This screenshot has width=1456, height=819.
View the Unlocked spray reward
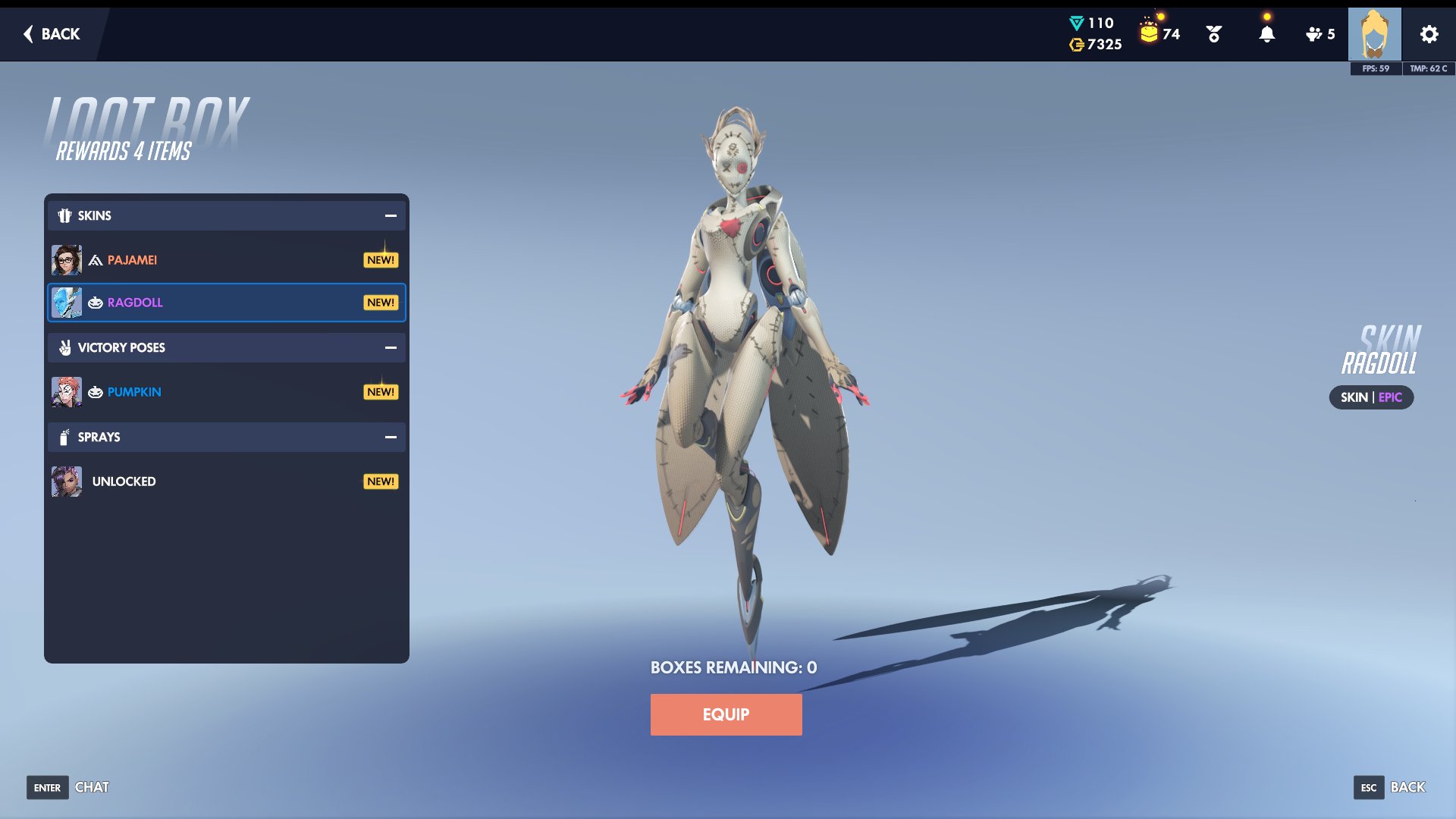(226, 482)
